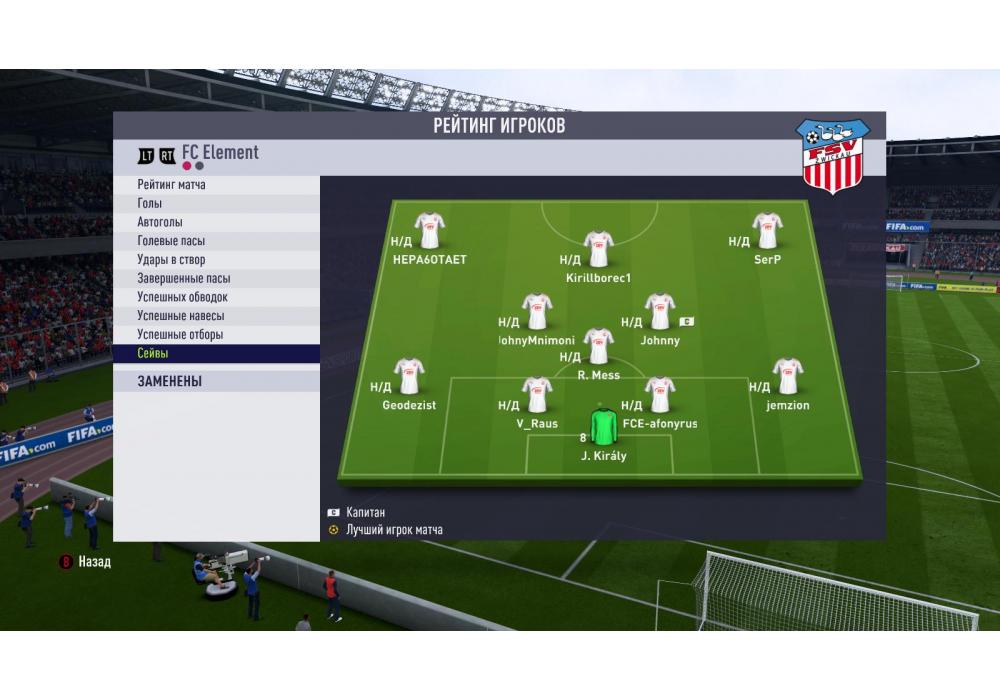
Task: Choose the Голы category
Action: click(216, 204)
